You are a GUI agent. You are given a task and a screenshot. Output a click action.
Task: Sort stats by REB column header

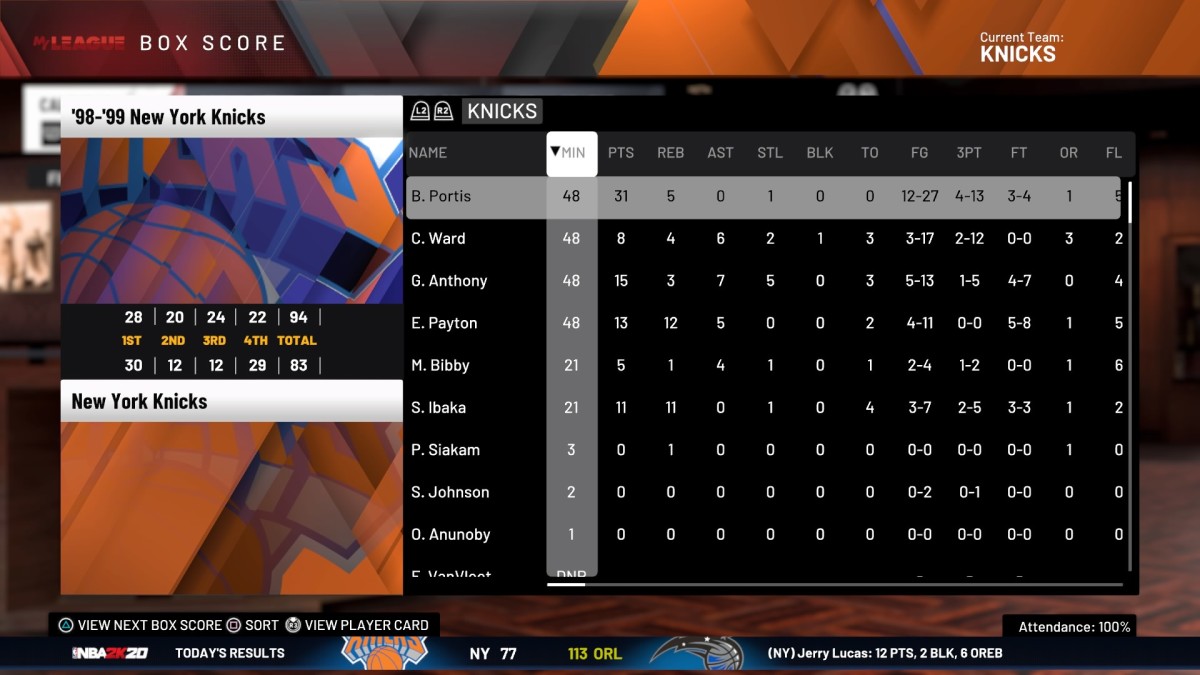(670, 153)
